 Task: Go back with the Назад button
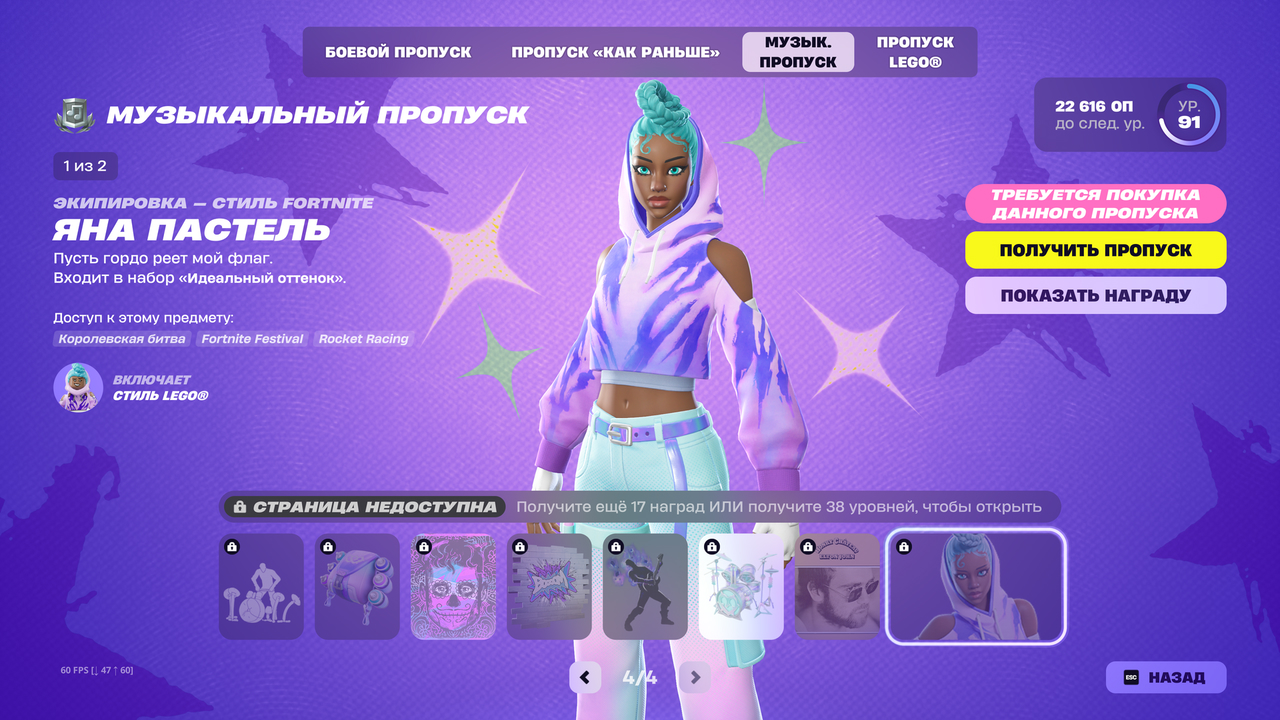pos(1165,677)
